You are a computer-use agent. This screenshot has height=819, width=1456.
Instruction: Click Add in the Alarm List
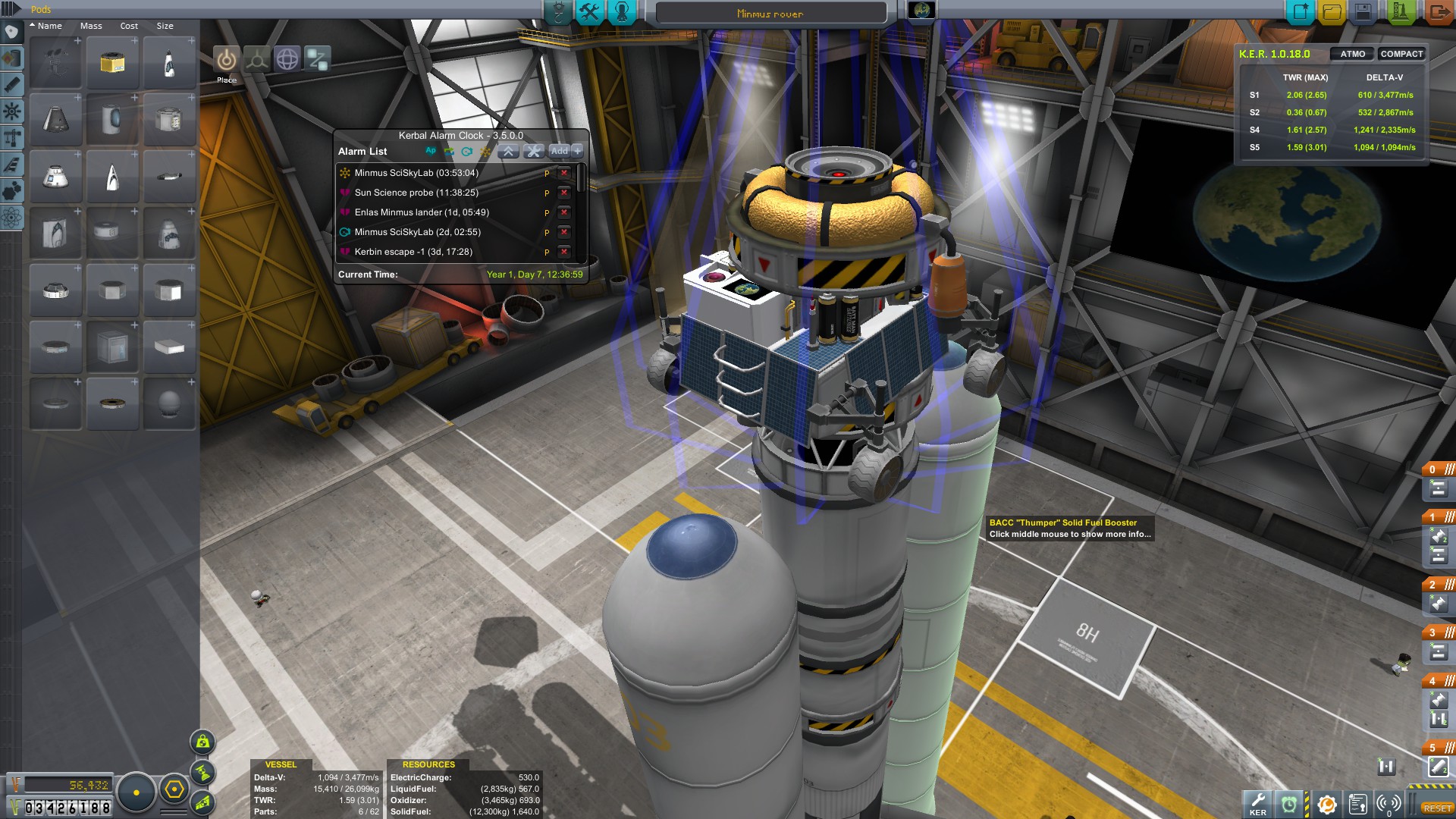pyautogui.click(x=559, y=151)
